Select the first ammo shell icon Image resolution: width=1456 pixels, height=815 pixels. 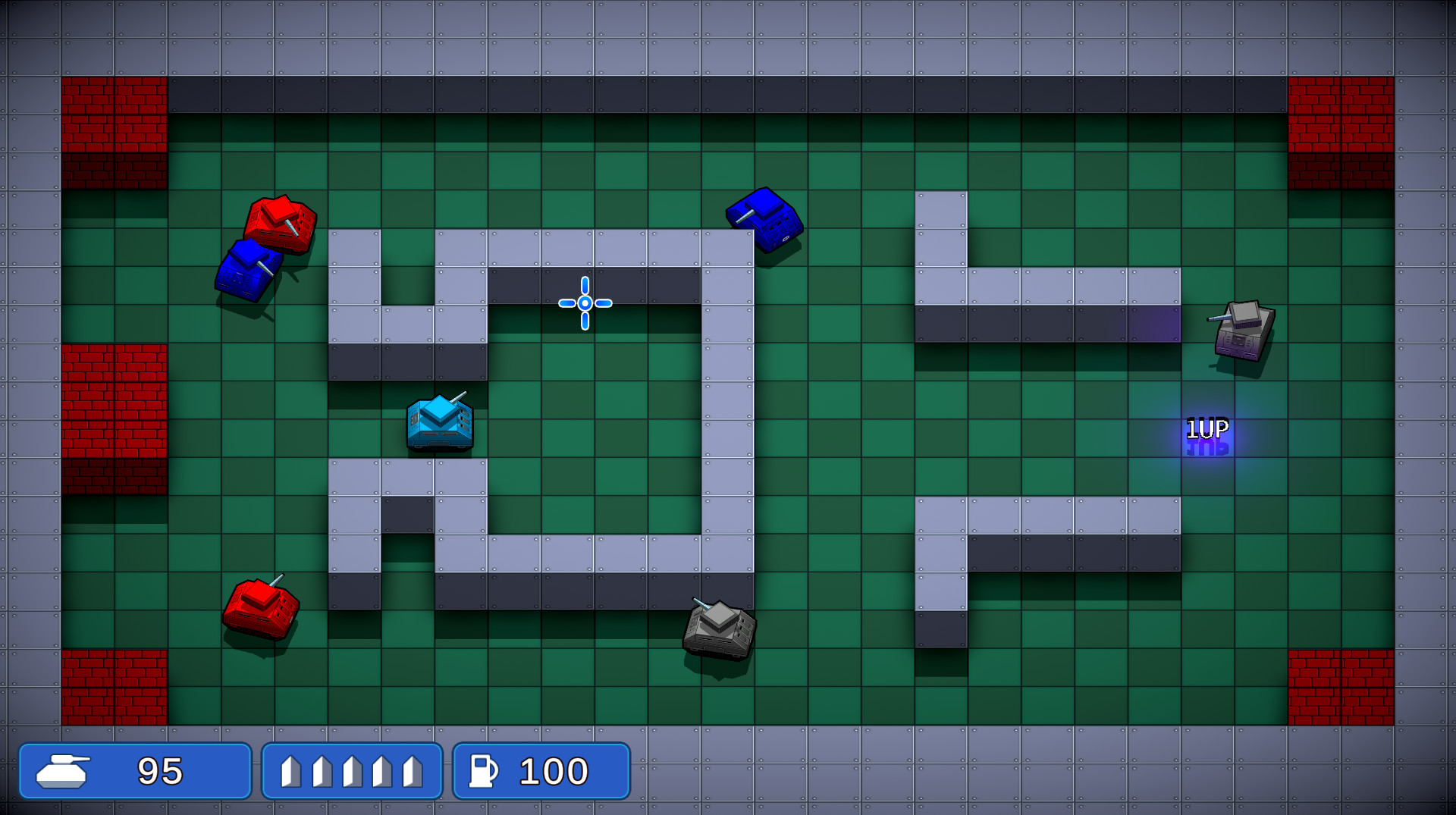(x=290, y=770)
